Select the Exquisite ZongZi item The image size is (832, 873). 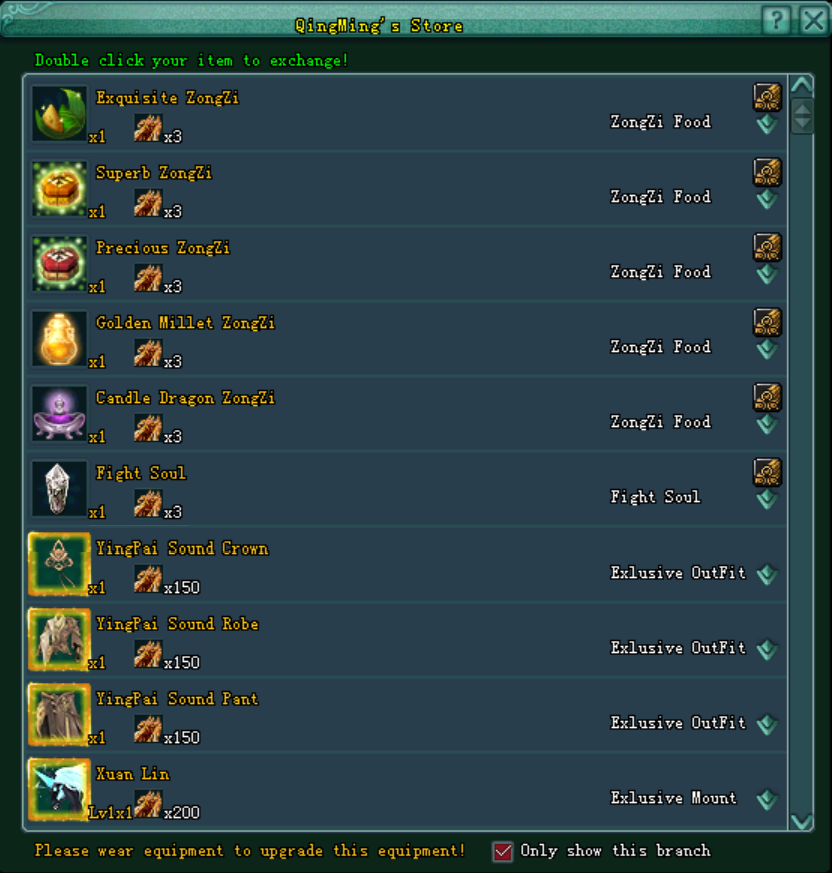pos(59,113)
